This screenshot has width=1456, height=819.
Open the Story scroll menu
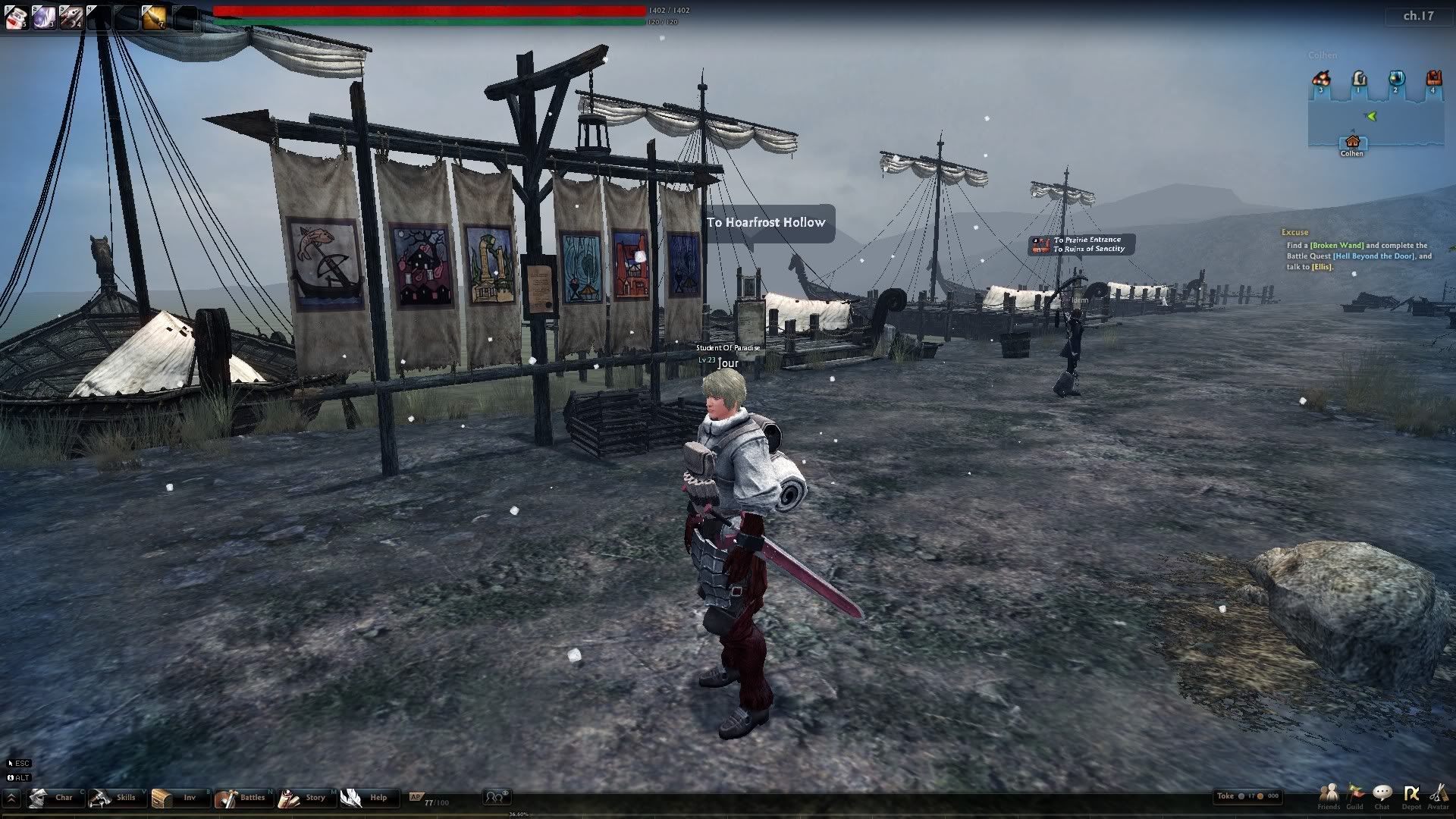pyautogui.click(x=303, y=798)
